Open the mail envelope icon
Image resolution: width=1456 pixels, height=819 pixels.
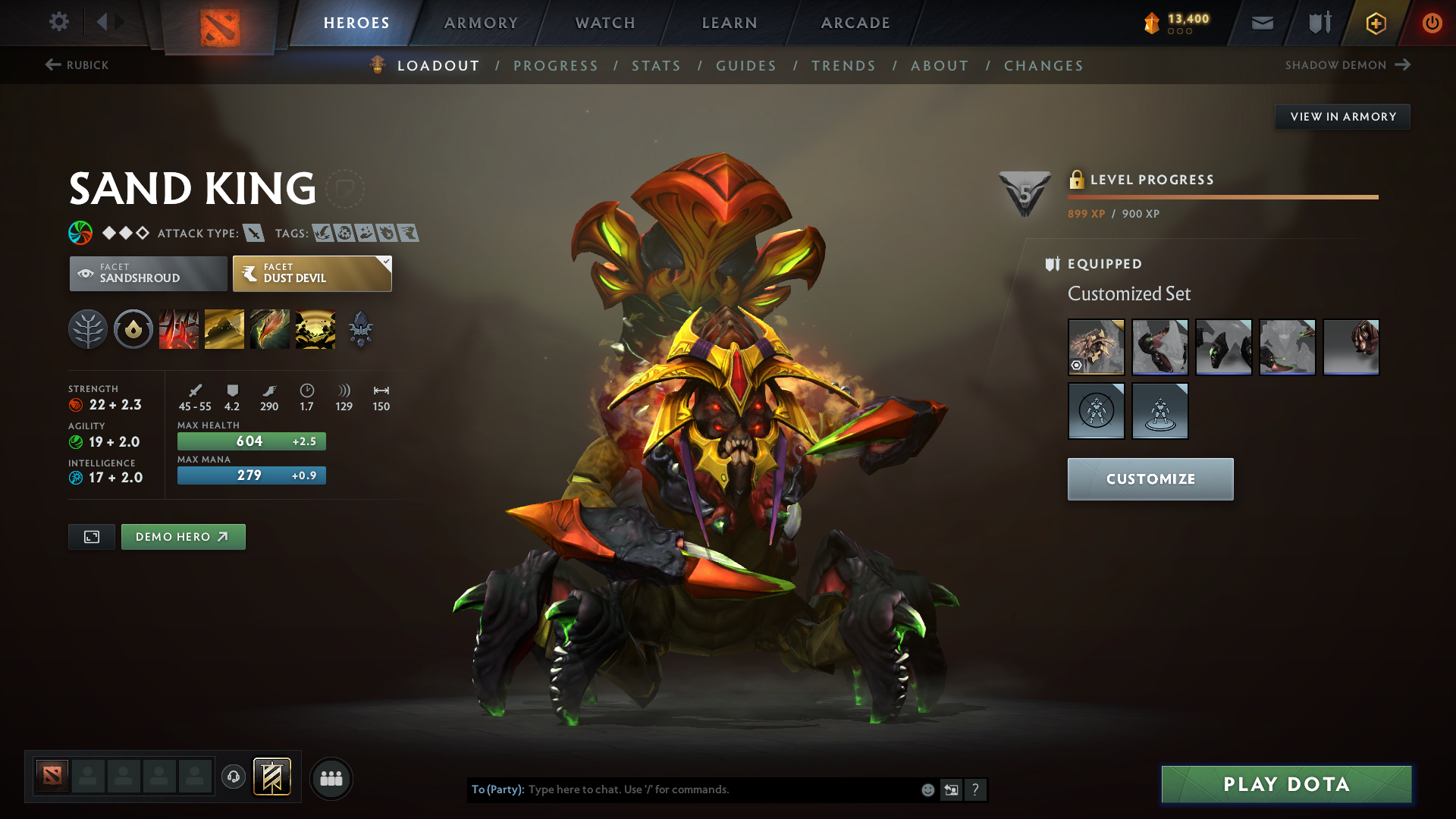point(1263,23)
